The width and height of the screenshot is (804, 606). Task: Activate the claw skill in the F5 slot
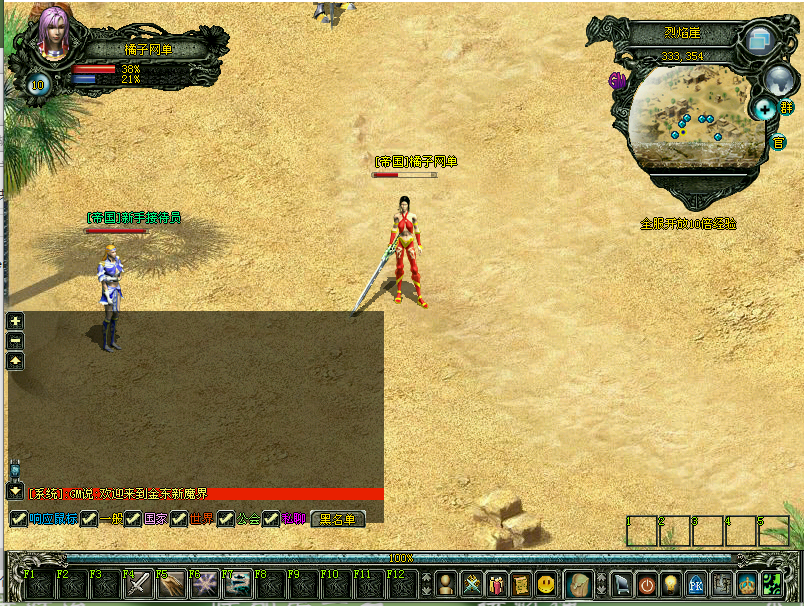171,584
